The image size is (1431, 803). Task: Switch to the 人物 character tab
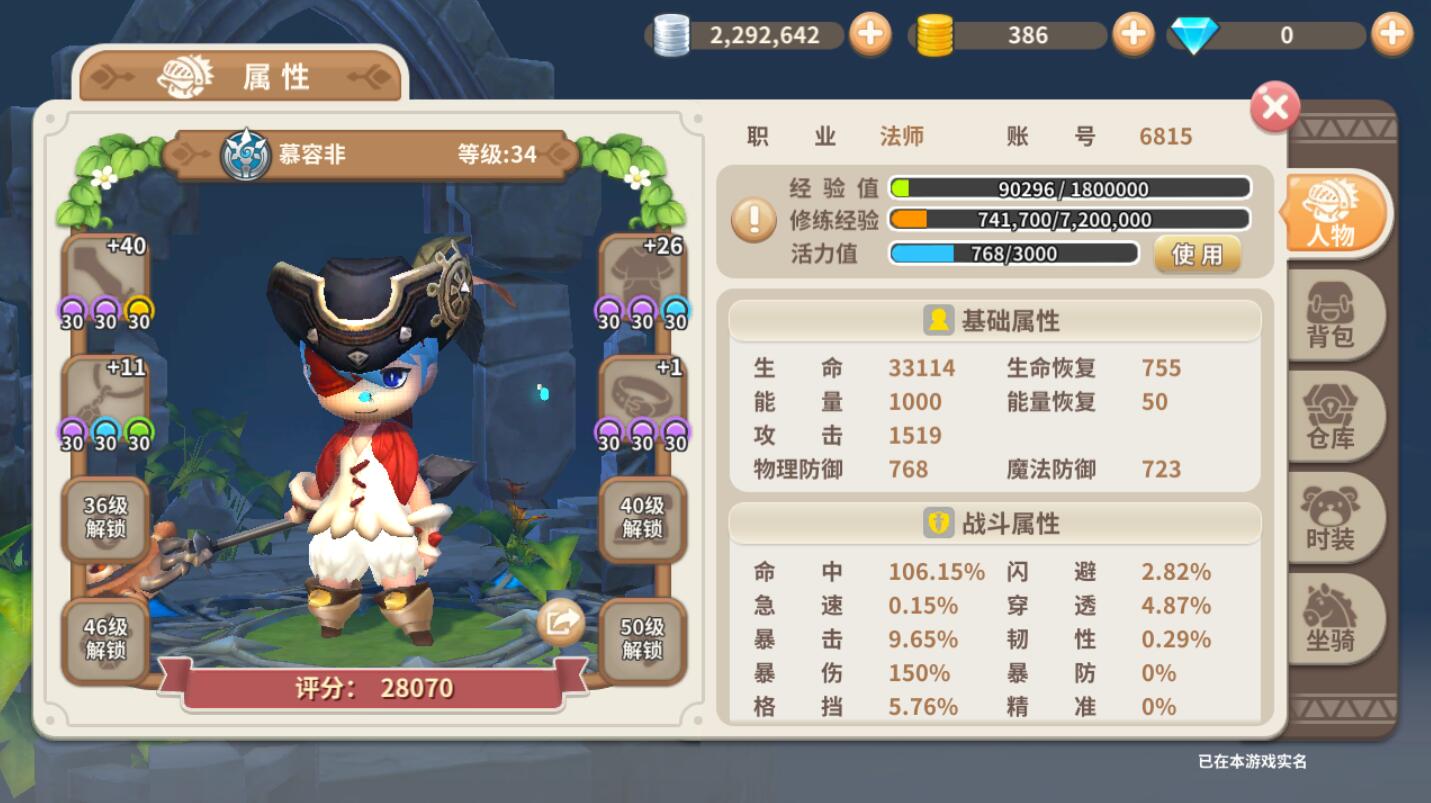point(1332,214)
